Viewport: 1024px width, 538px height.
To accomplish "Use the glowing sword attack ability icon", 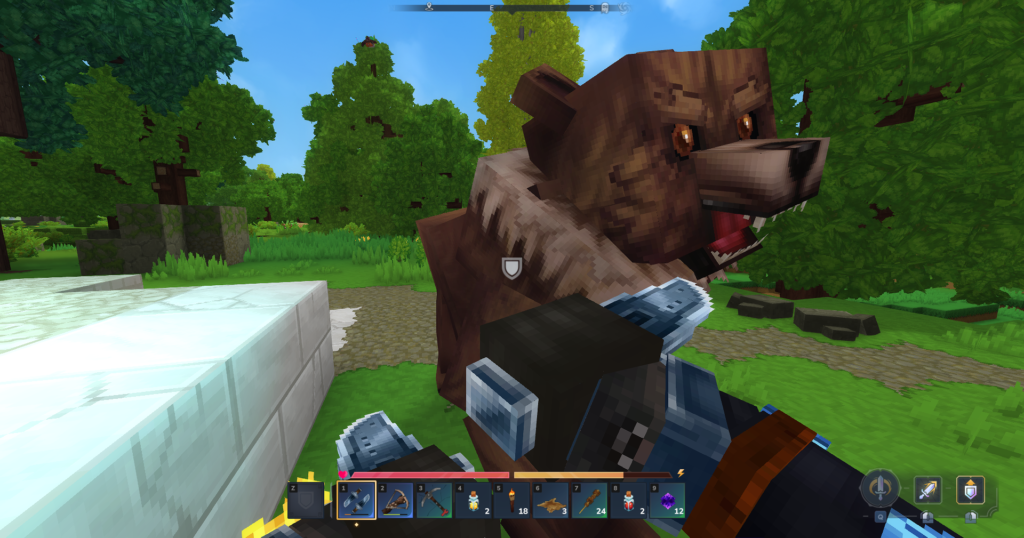I will click(x=927, y=490).
